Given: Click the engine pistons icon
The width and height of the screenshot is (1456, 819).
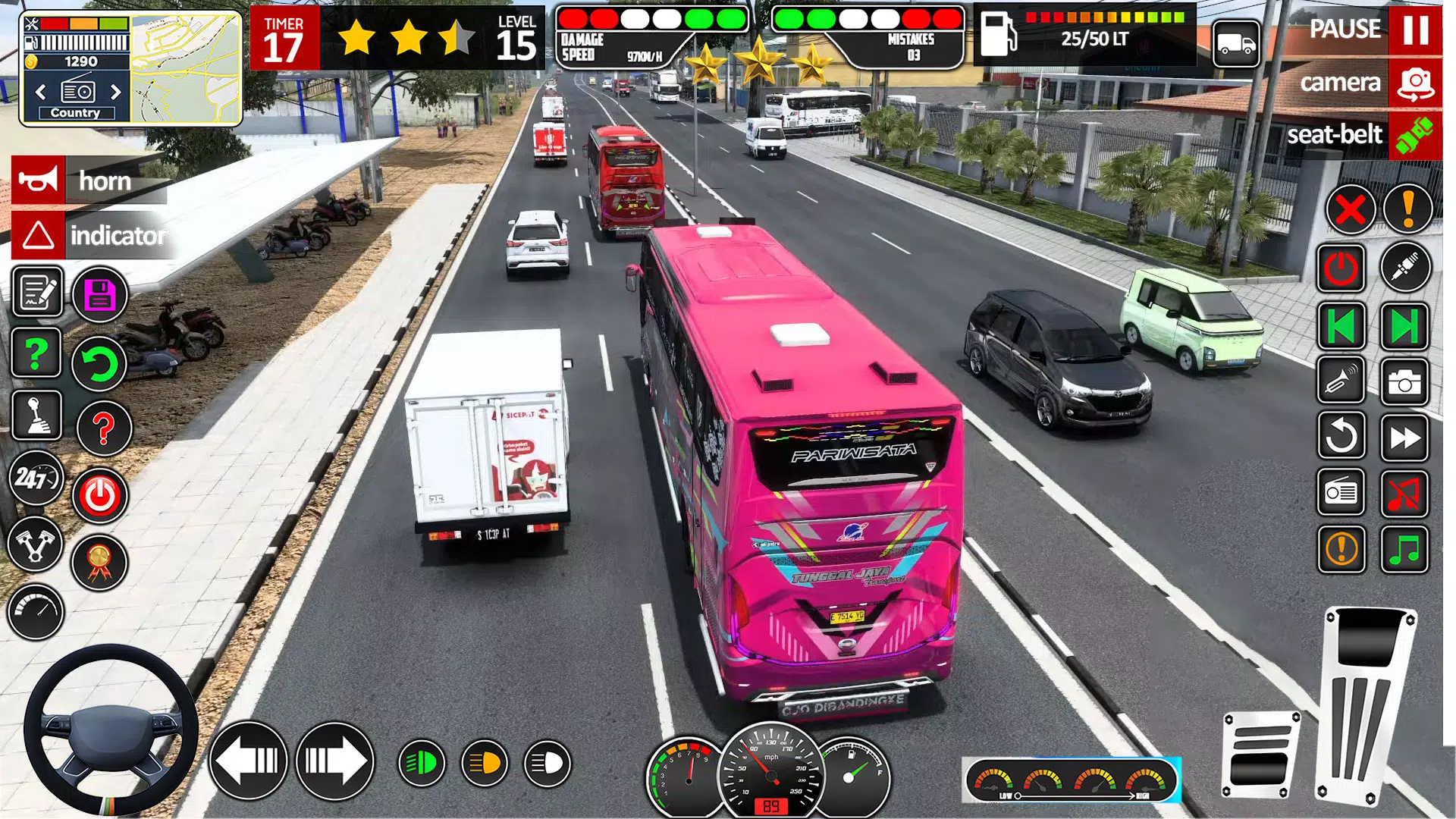Looking at the screenshot, I should click(36, 544).
